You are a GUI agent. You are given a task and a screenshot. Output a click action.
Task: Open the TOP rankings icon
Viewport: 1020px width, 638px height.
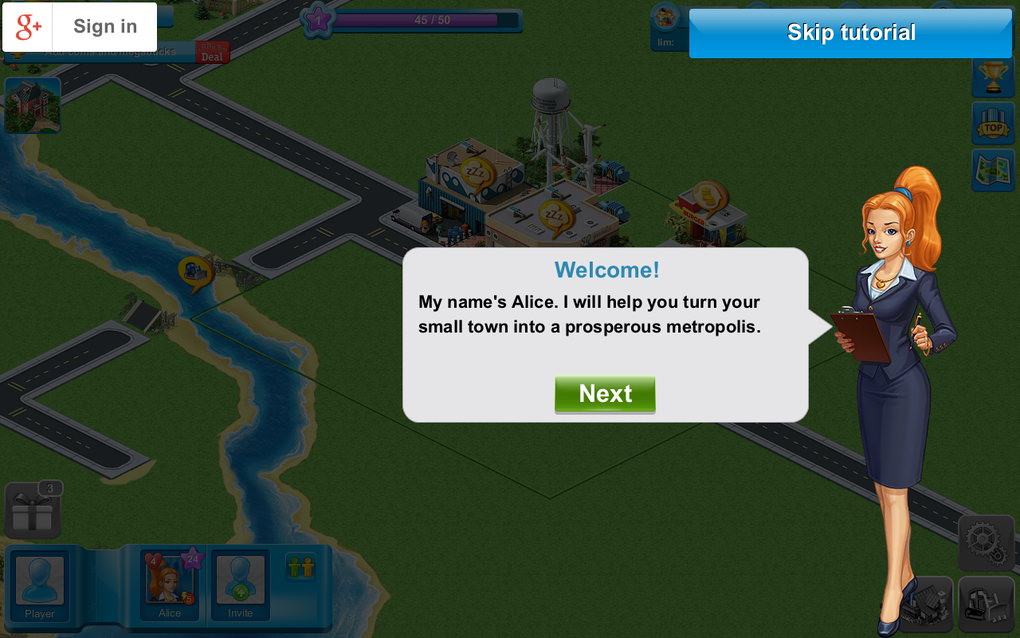992,124
